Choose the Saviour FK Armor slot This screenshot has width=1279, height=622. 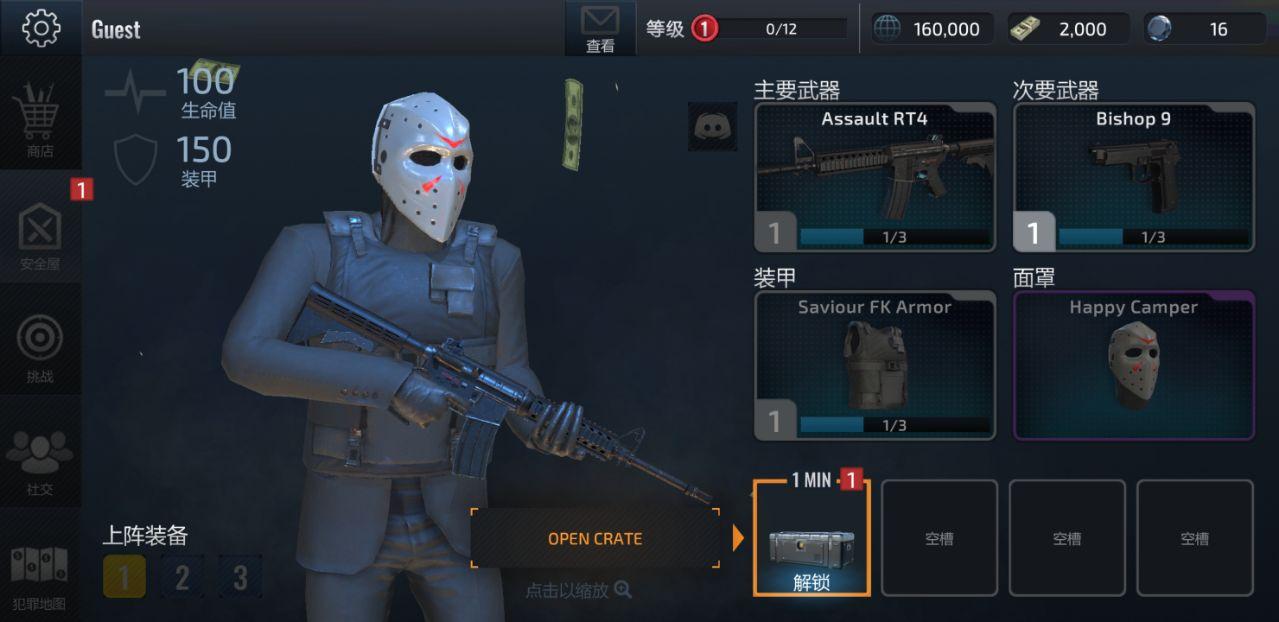click(875, 365)
